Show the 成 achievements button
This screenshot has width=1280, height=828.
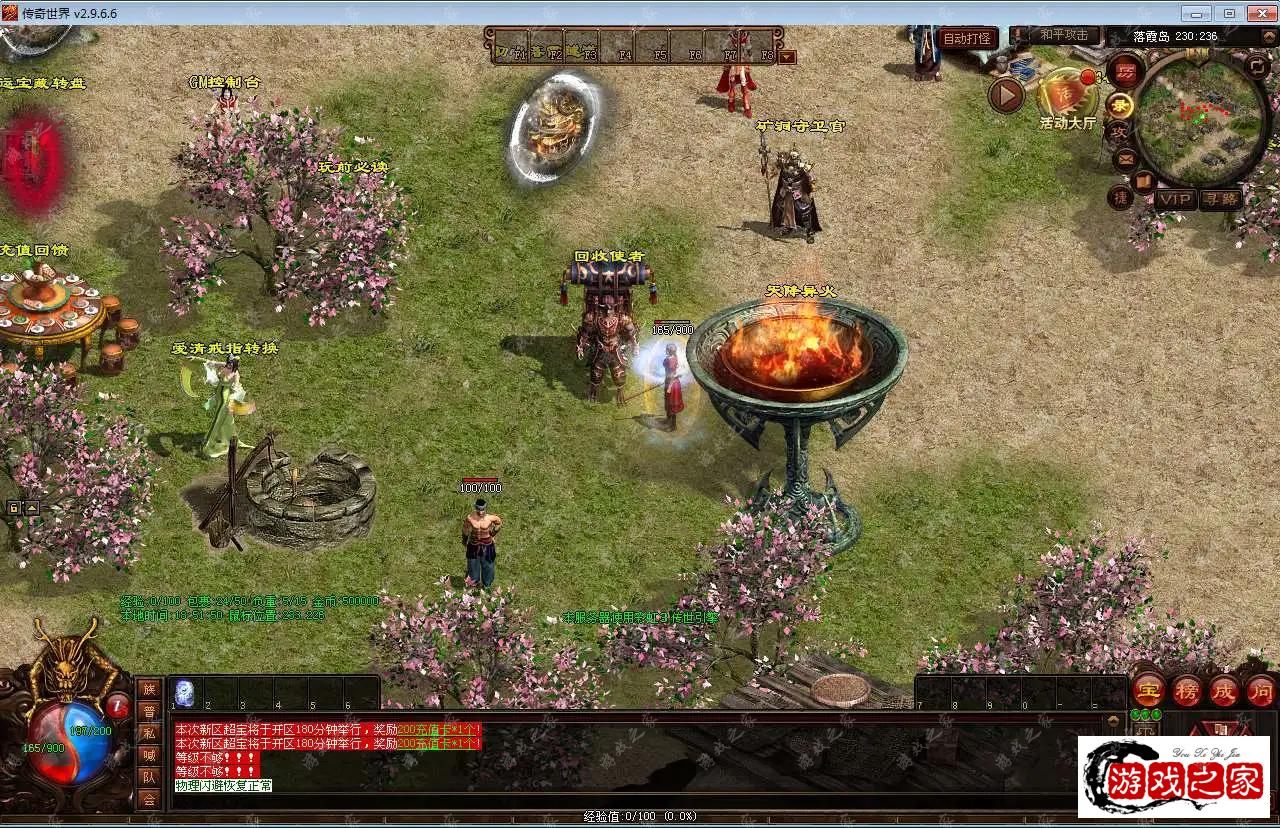(1224, 691)
